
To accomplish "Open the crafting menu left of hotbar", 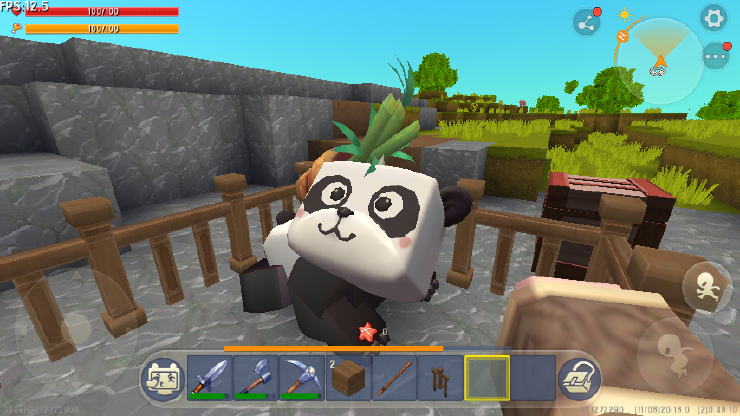I will pyautogui.click(x=162, y=378).
